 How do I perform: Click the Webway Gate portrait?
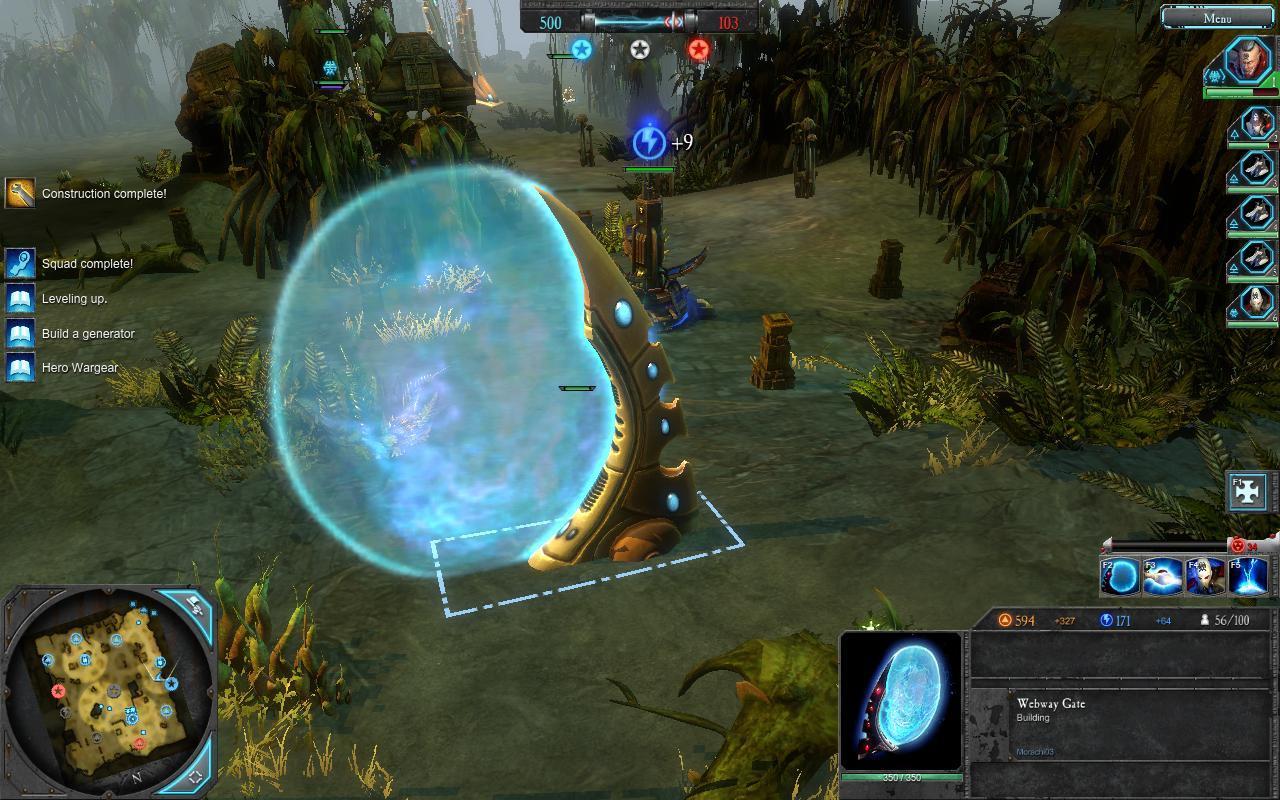pos(901,701)
